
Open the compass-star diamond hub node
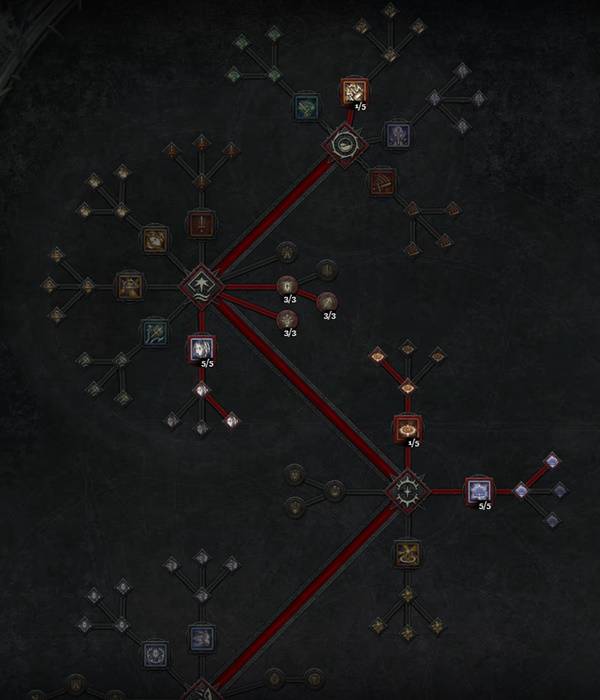click(x=407, y=491)
